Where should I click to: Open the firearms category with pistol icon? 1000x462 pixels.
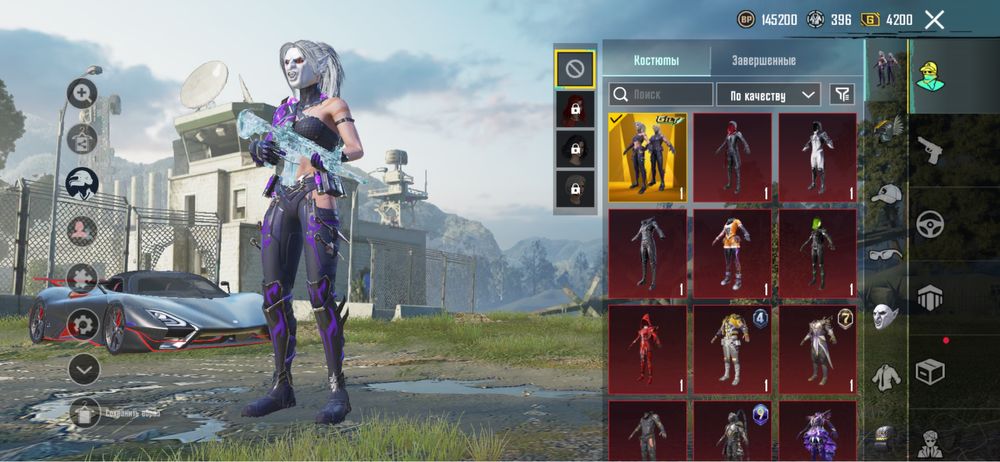(x=931, y=150)
